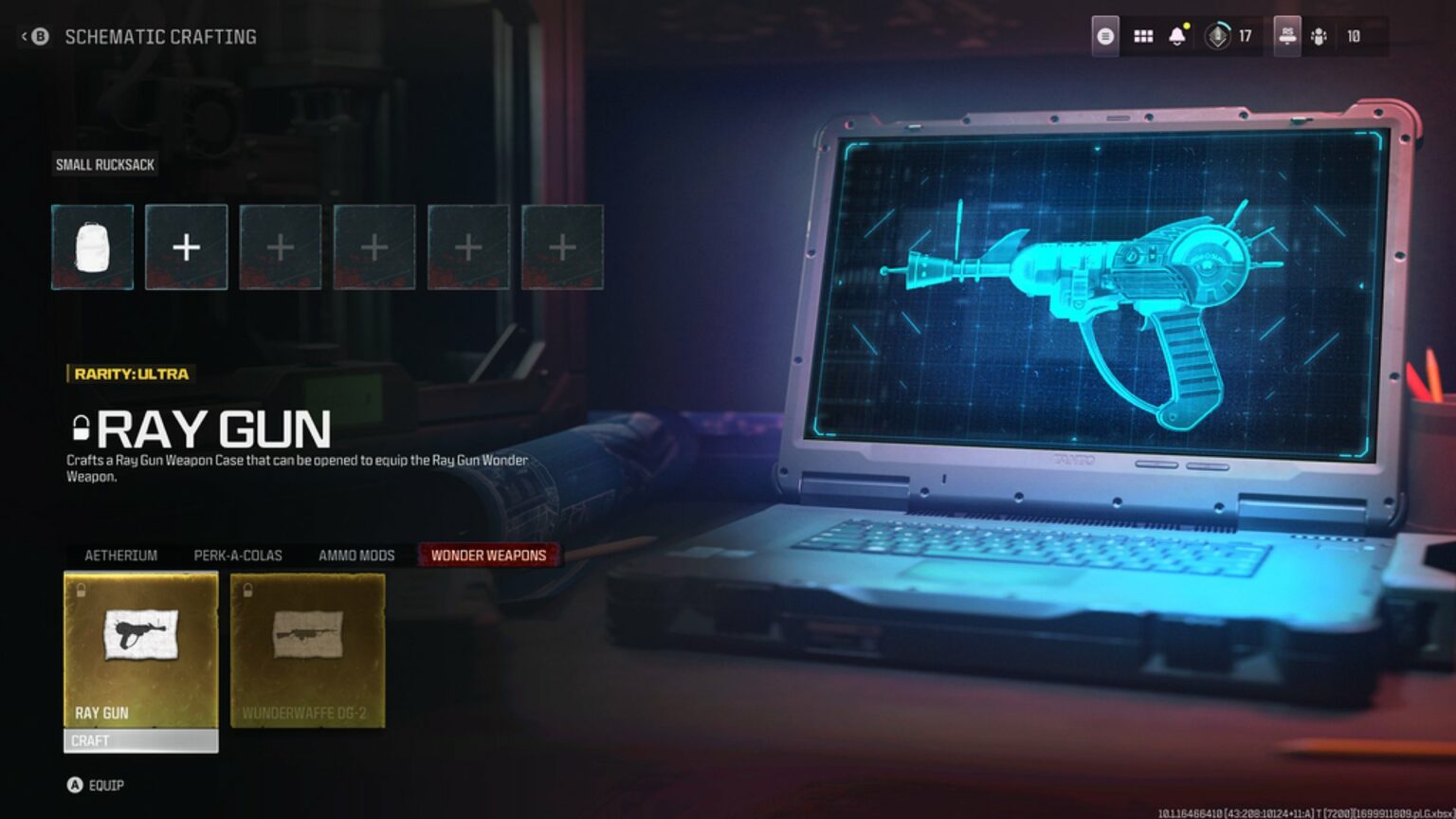The image size is (1456, 819).
Task: Click the RS store icon in top bar
Action: tap(1286, 36)
